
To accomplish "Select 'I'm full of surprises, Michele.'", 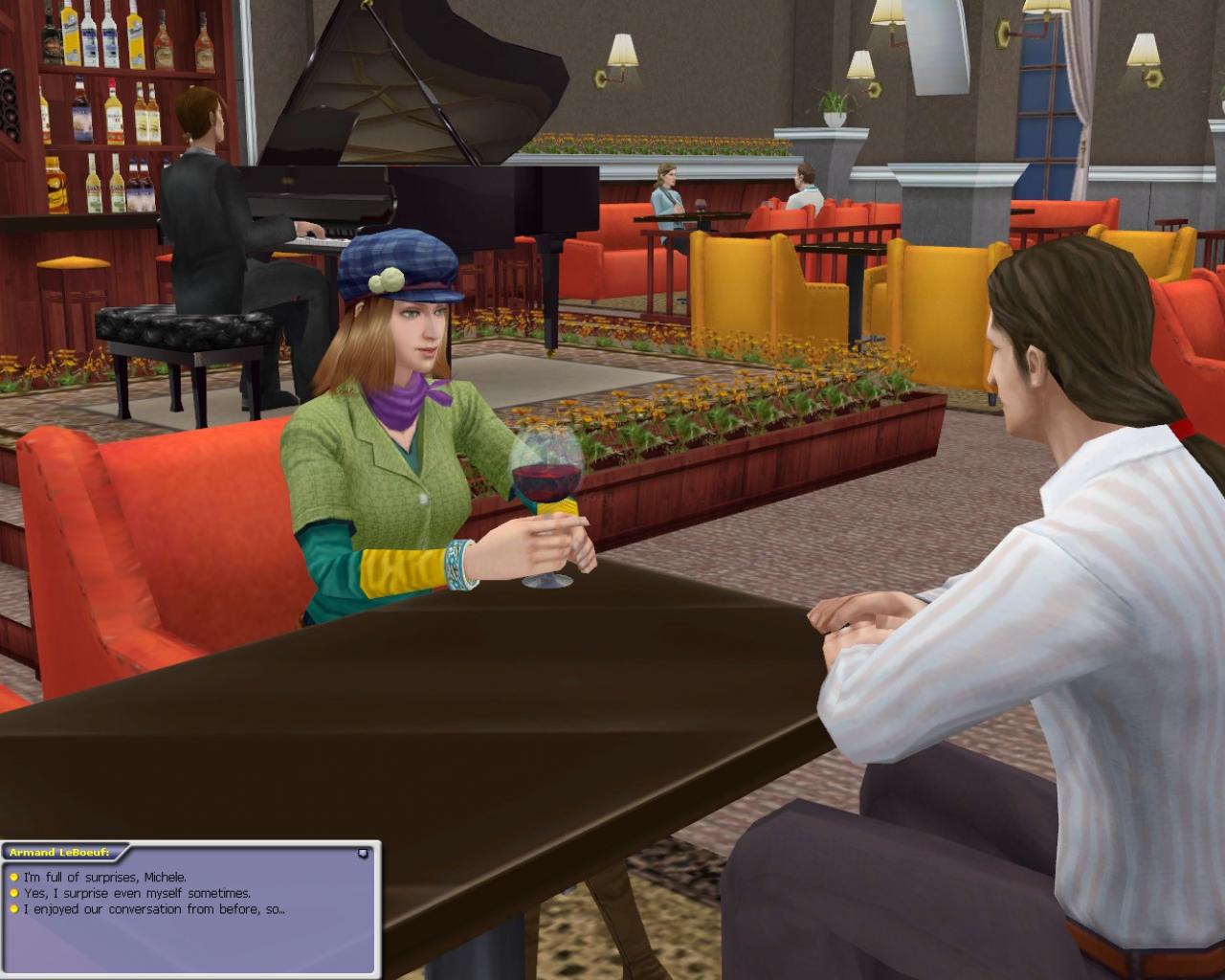I will (105, 876).
